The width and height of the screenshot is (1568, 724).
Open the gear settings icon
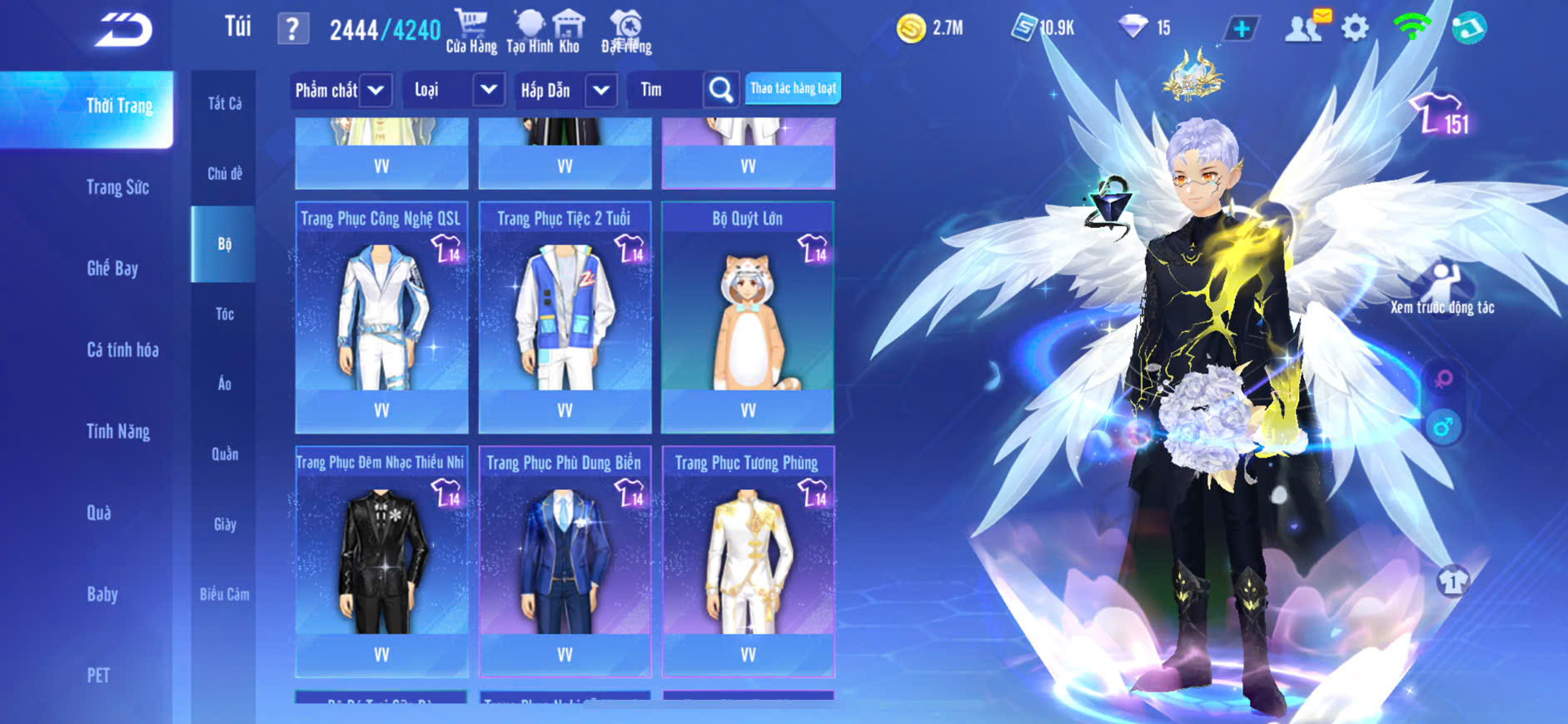[x=1355, y=29]
